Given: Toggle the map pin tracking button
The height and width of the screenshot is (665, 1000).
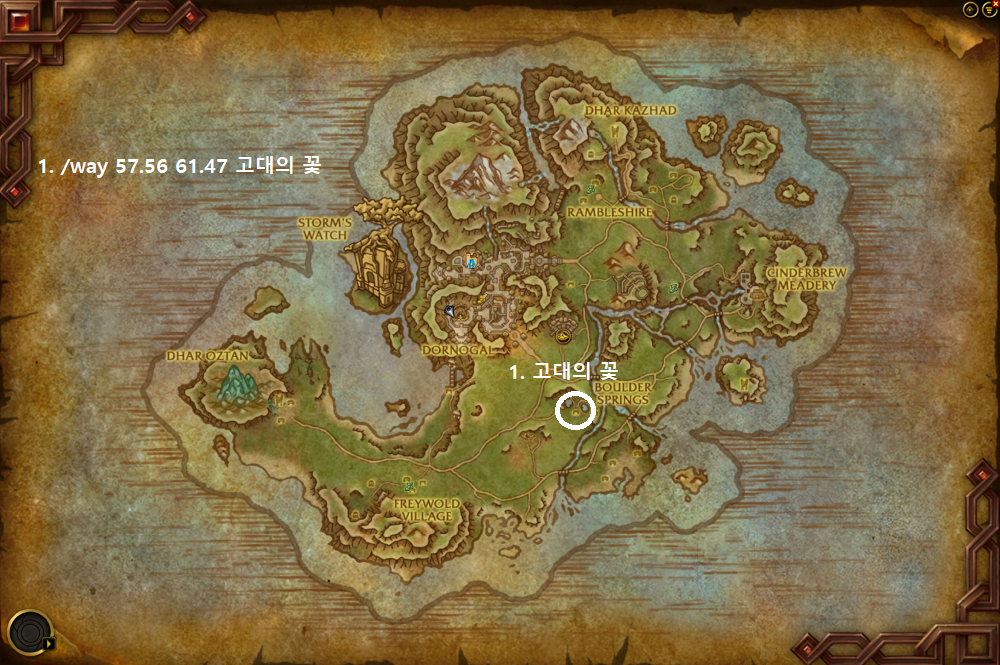Looking at the screenshot, I should [969, 8].
